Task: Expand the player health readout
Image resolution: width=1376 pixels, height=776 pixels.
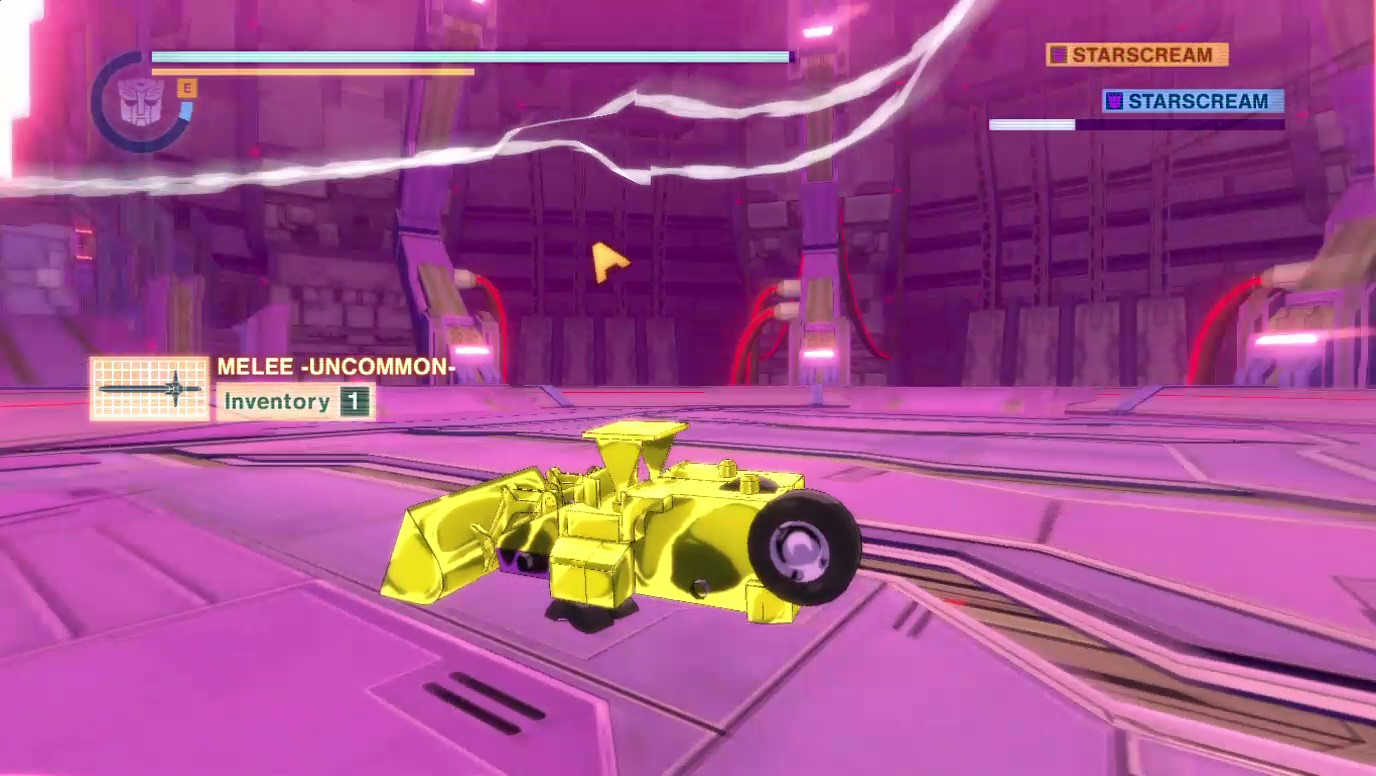Action: [x=470, y=58]
